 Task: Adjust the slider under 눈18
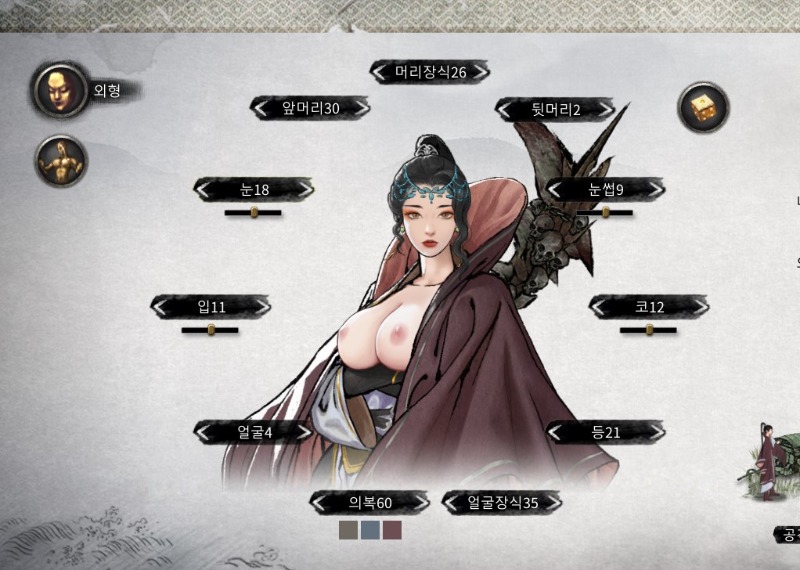point(254,212)
